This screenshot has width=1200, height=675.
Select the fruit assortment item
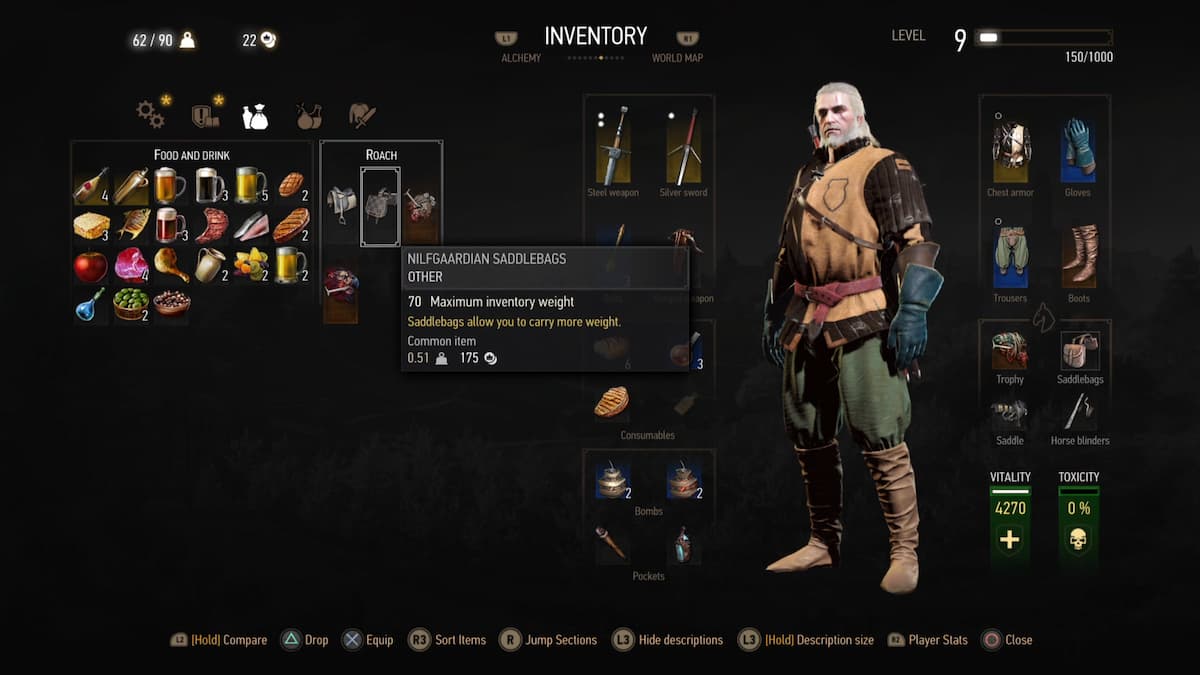[x=251, y=265]
